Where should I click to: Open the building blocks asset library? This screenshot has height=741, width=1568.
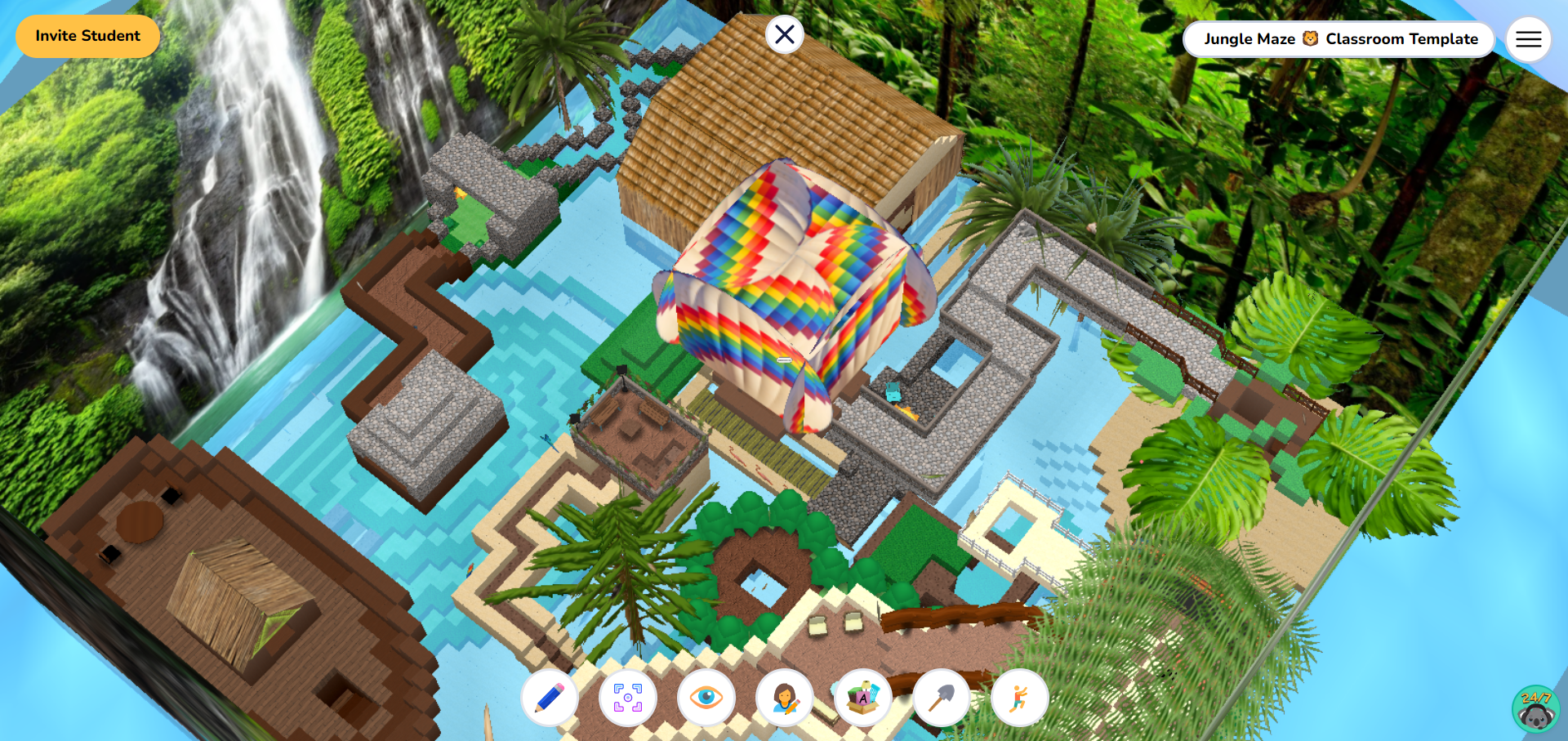click(x=862, y=698)
